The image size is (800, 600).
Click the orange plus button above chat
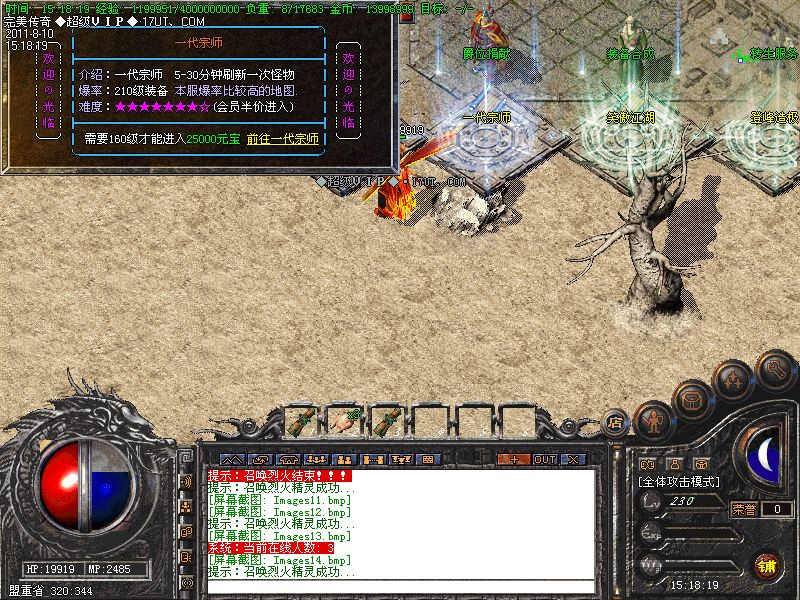514,459
